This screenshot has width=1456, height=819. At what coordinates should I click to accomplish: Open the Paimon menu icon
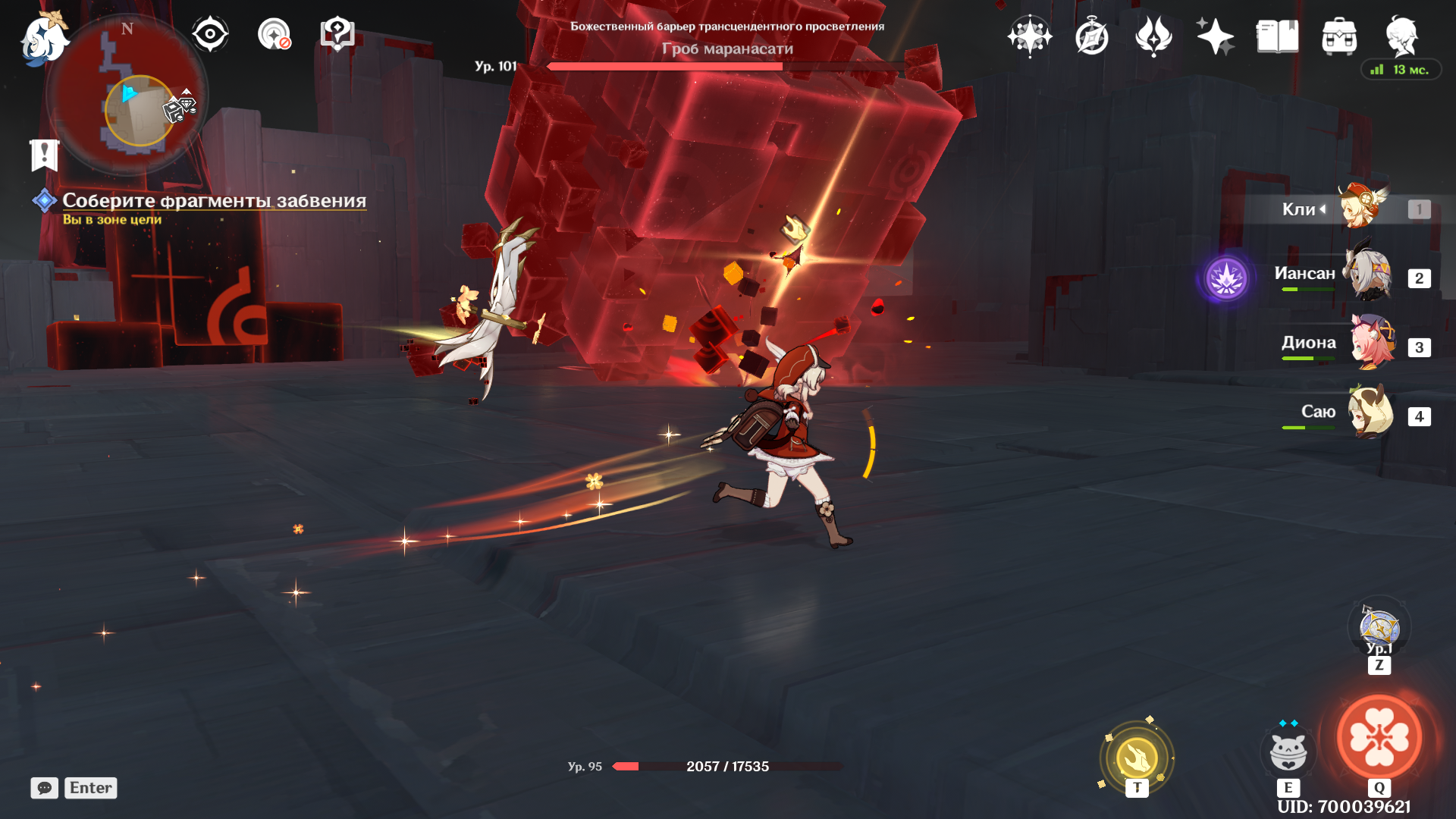(x=42, y=38)
